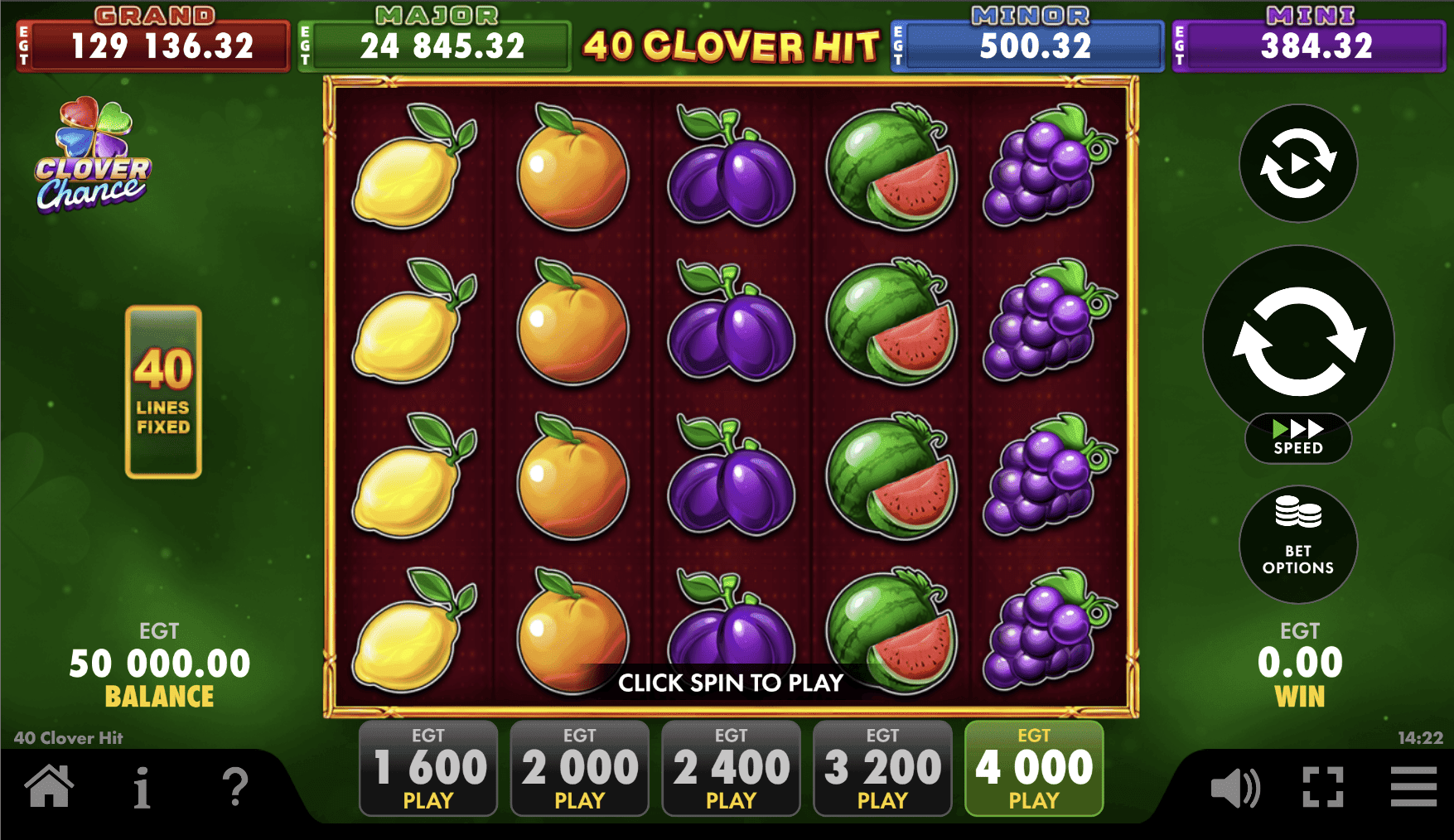
Task: Choose the 2 400 Play bet
Action: (x=731, y=769)
